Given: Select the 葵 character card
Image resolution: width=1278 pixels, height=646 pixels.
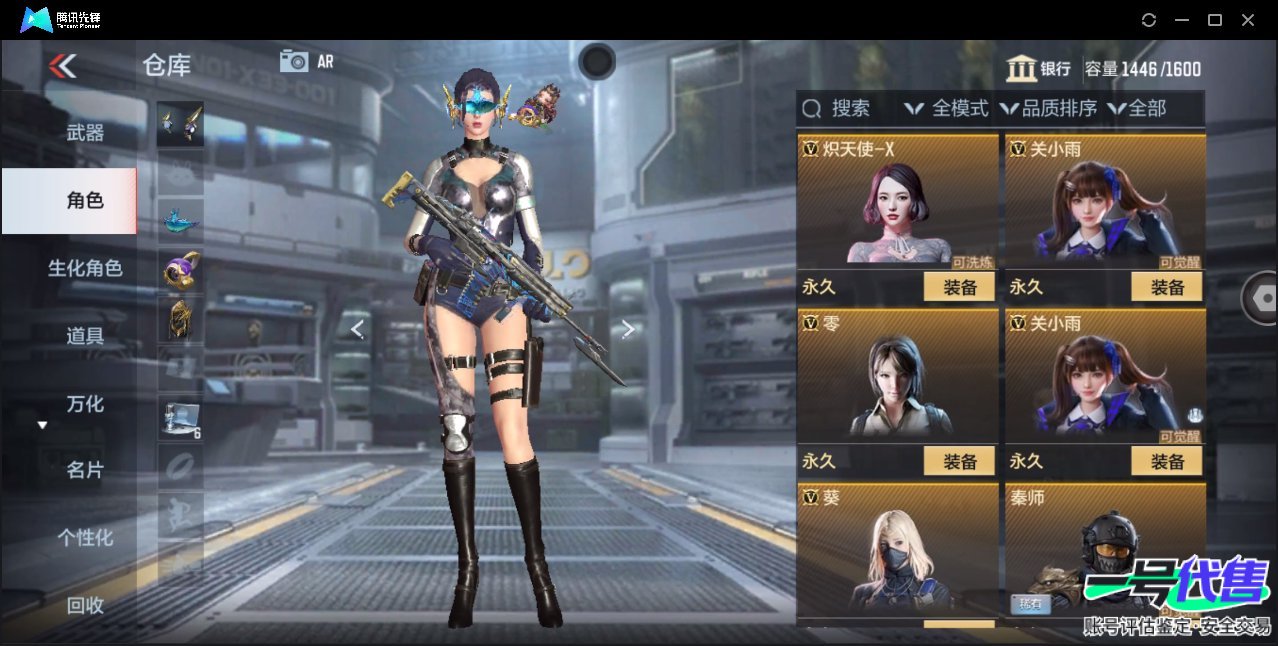Looking at the screenshot, I should (897, 550).
